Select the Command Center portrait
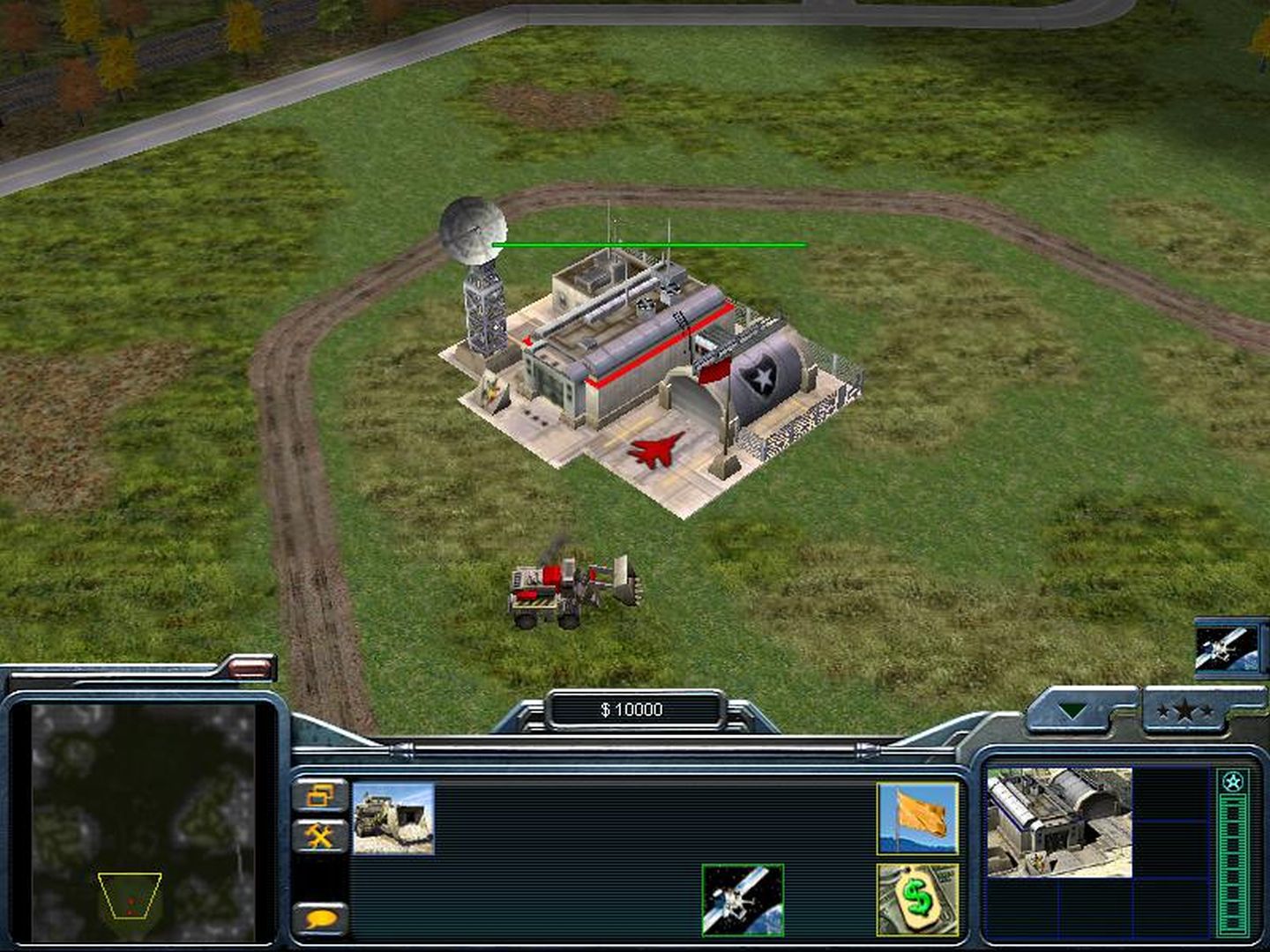 point(1058,822)
